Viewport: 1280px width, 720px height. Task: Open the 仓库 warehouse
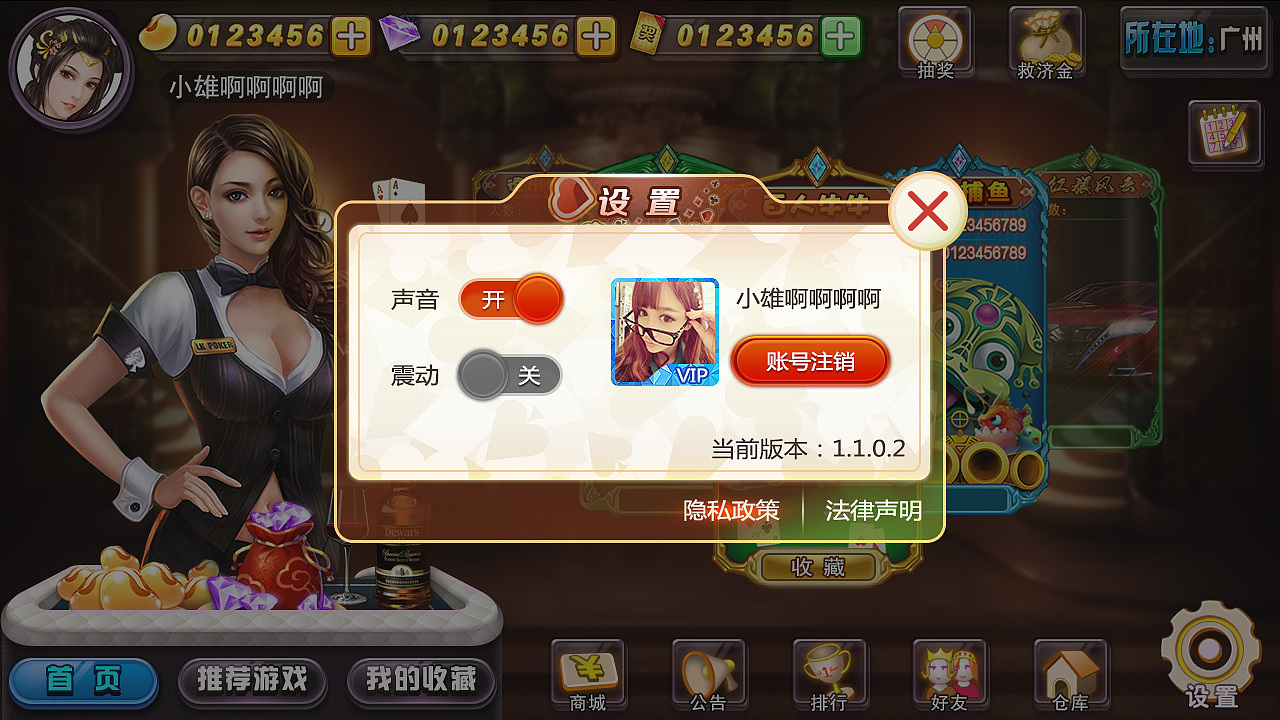[x=1069, y=672]
